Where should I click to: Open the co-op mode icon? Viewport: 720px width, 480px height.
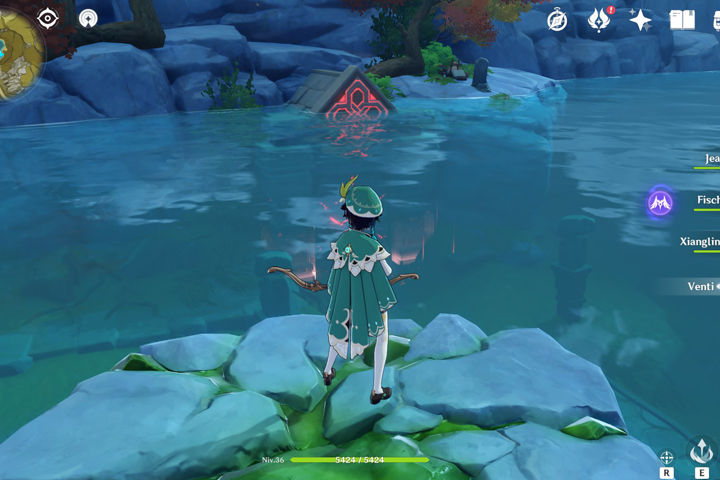coord(88,18)
